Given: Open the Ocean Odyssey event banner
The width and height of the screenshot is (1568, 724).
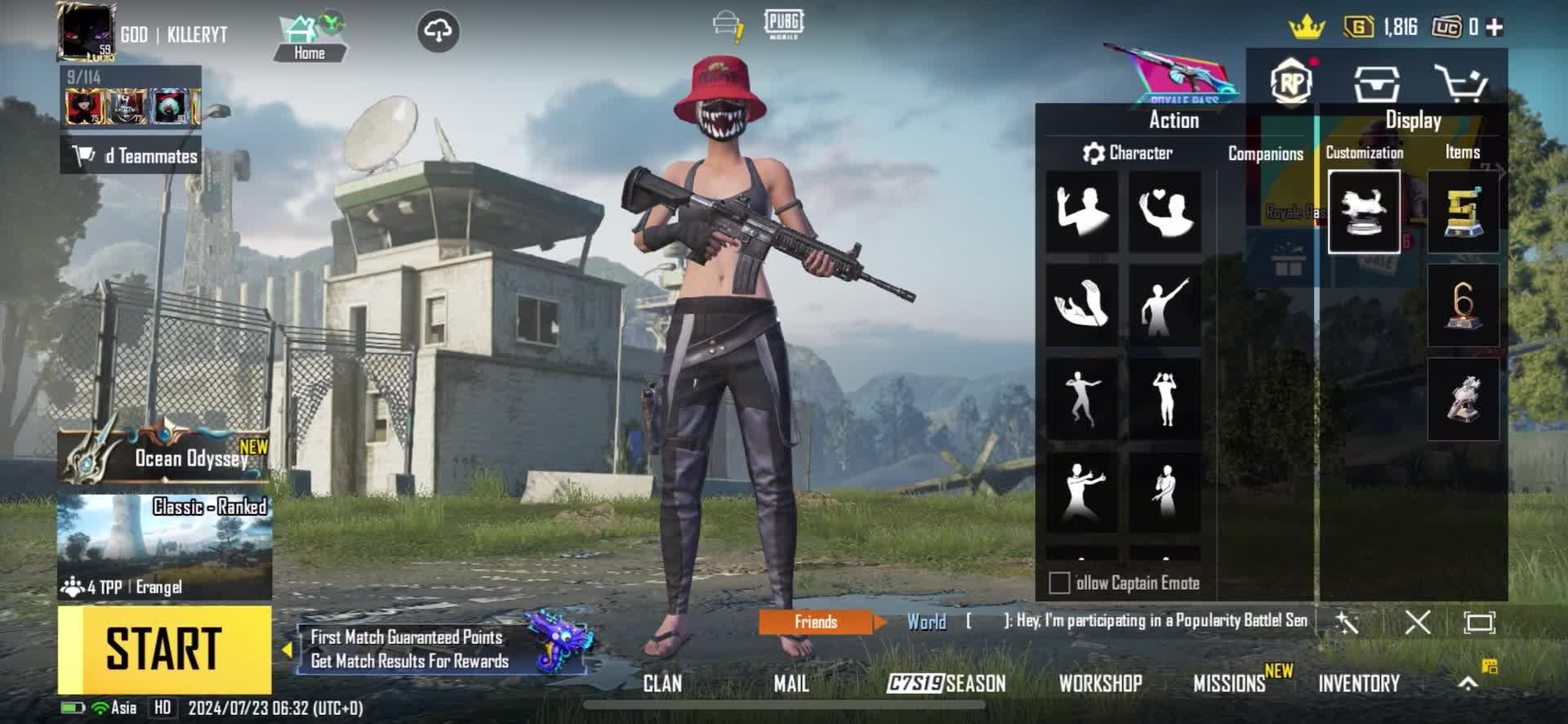Looking at the screenshot, I should pyautogui.click(x=164, y=456).
